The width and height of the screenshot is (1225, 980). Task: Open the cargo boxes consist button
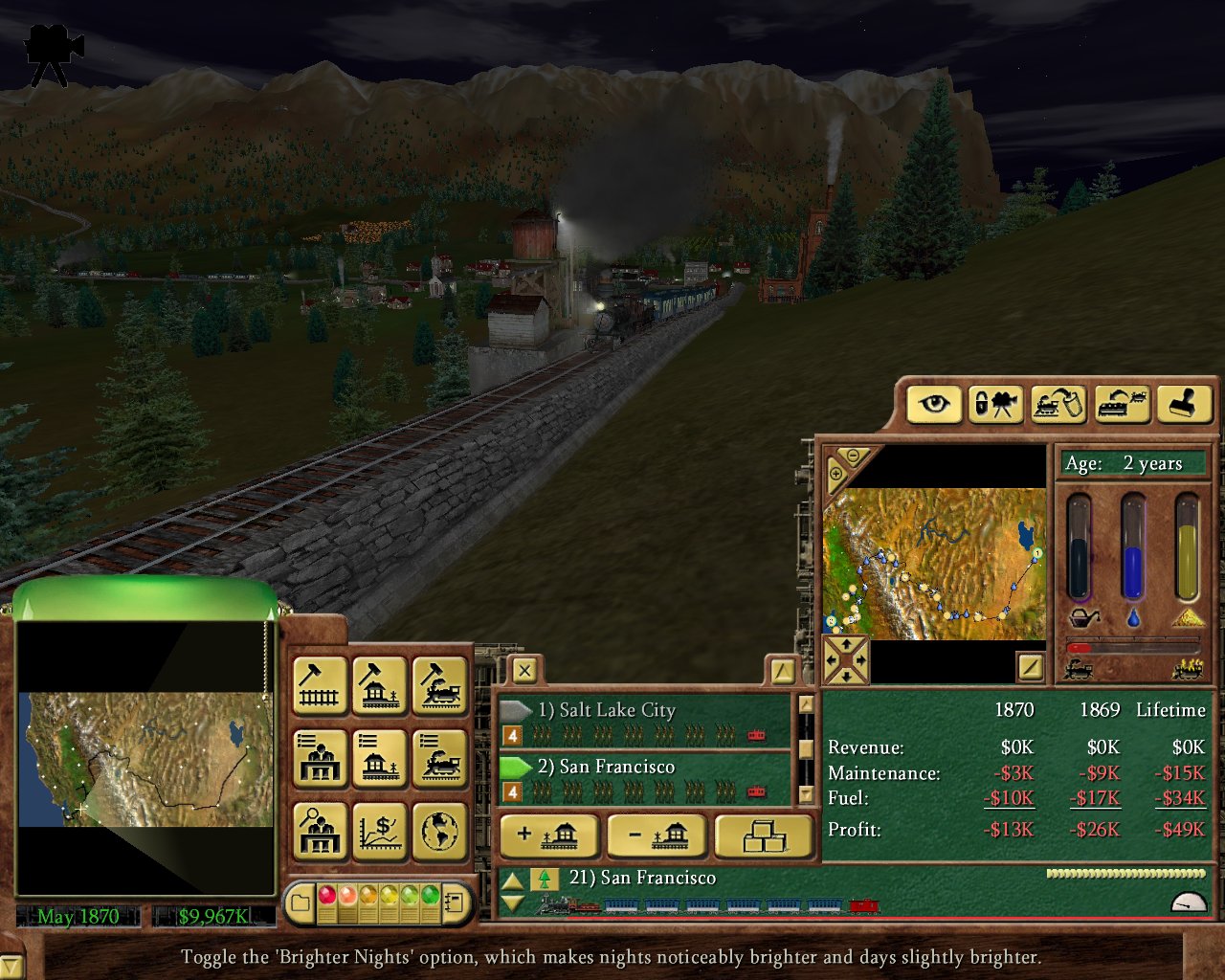coord(764,836)
